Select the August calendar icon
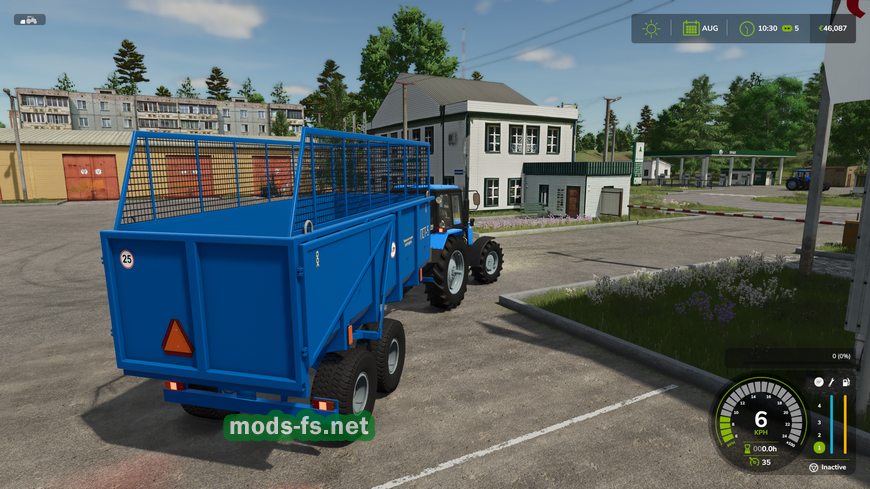Viewport: 870px width, 489px height. pyautogui.click(x=691, y=28)
